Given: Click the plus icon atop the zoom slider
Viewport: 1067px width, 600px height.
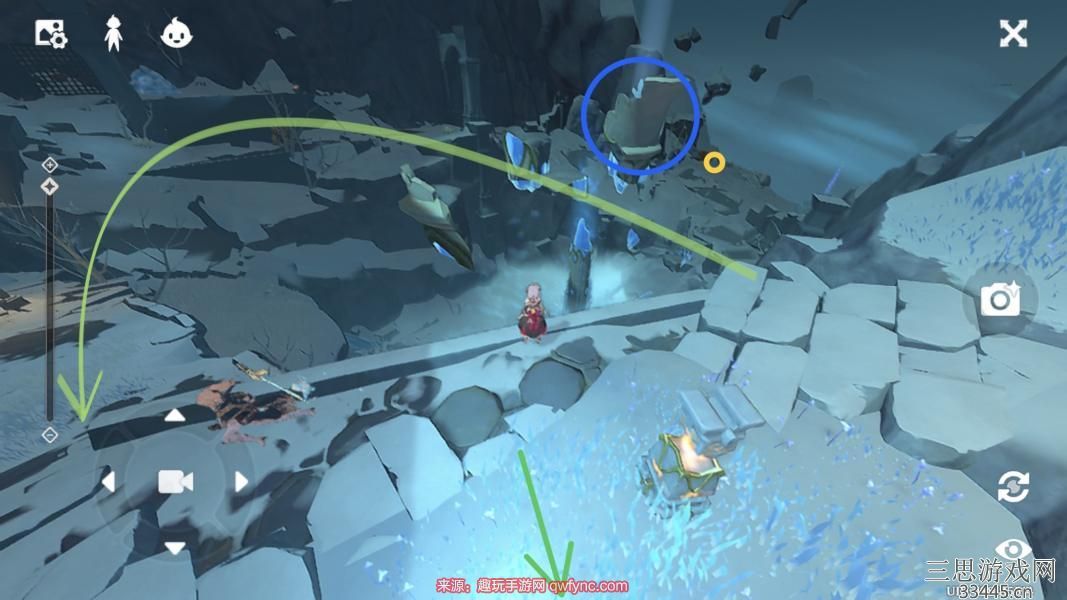Looking at the screenshot, I should pos(50,163).
